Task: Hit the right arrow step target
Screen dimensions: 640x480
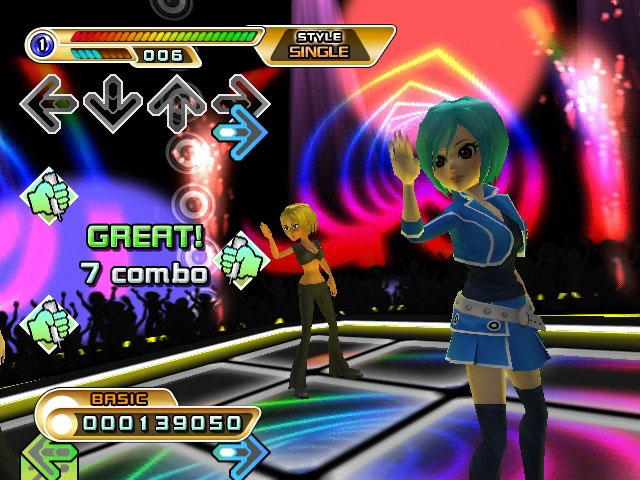Action: (x=240, y=98)
